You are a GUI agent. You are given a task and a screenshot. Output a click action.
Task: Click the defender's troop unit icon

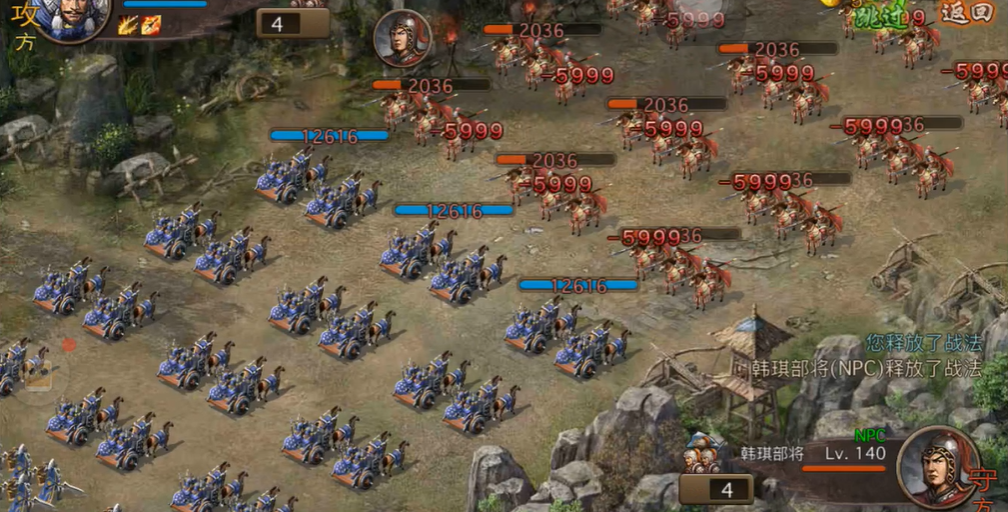706,453
